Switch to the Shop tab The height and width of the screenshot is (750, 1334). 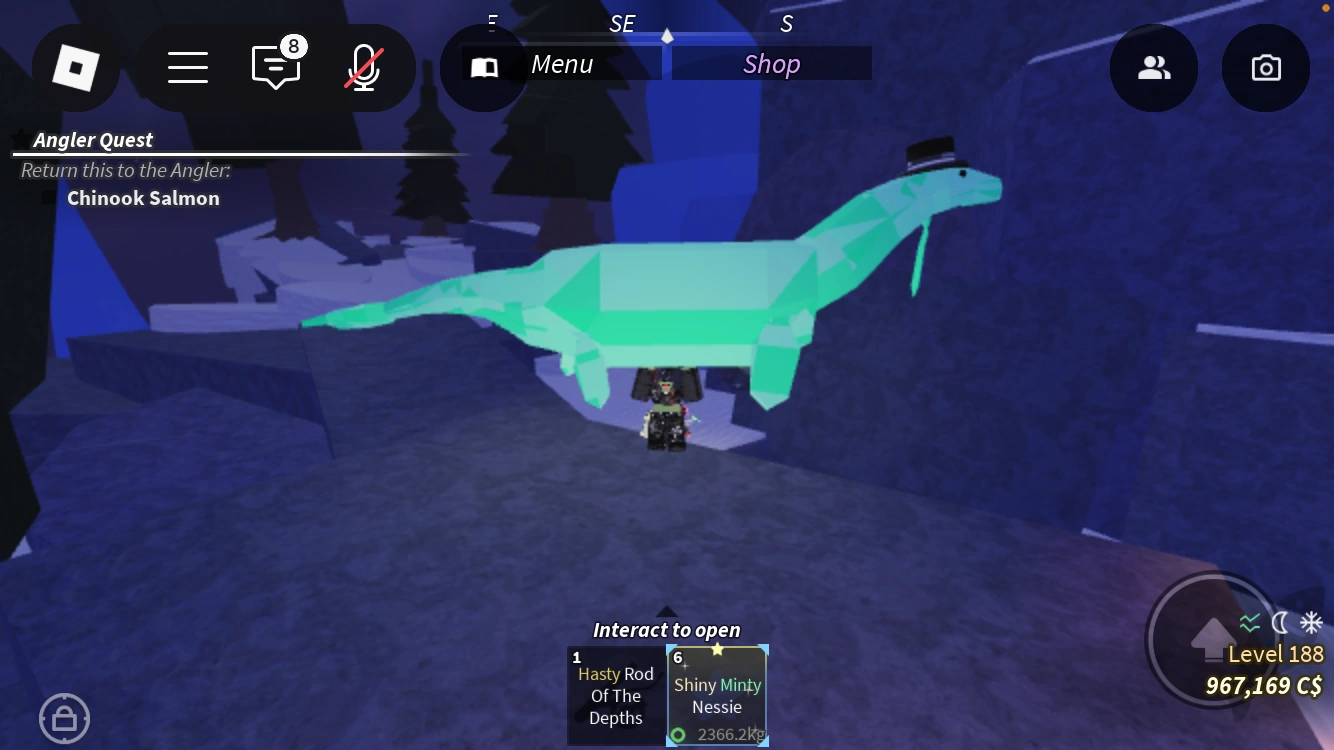click(771, 63)
